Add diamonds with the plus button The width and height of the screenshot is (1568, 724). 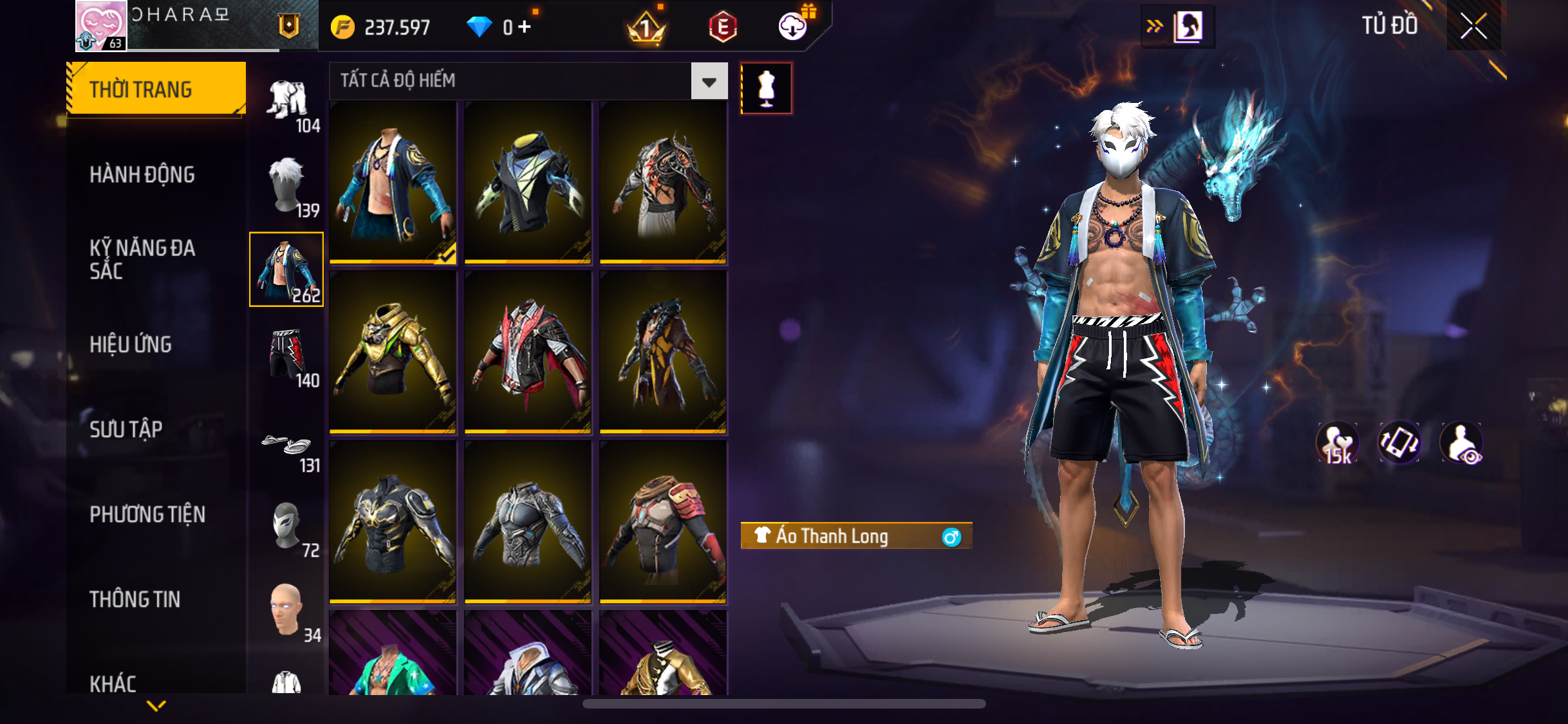click(525, 26)
